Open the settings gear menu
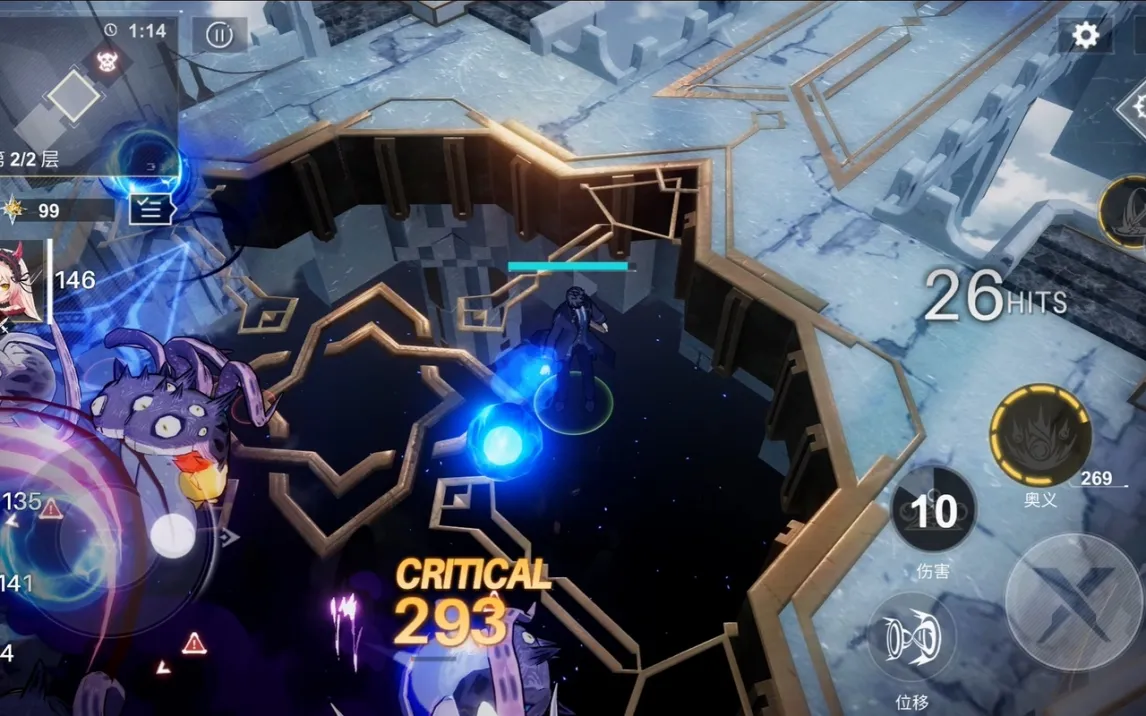The width and height of the screenshot is (1146, 716). [x=1085, y=36]
